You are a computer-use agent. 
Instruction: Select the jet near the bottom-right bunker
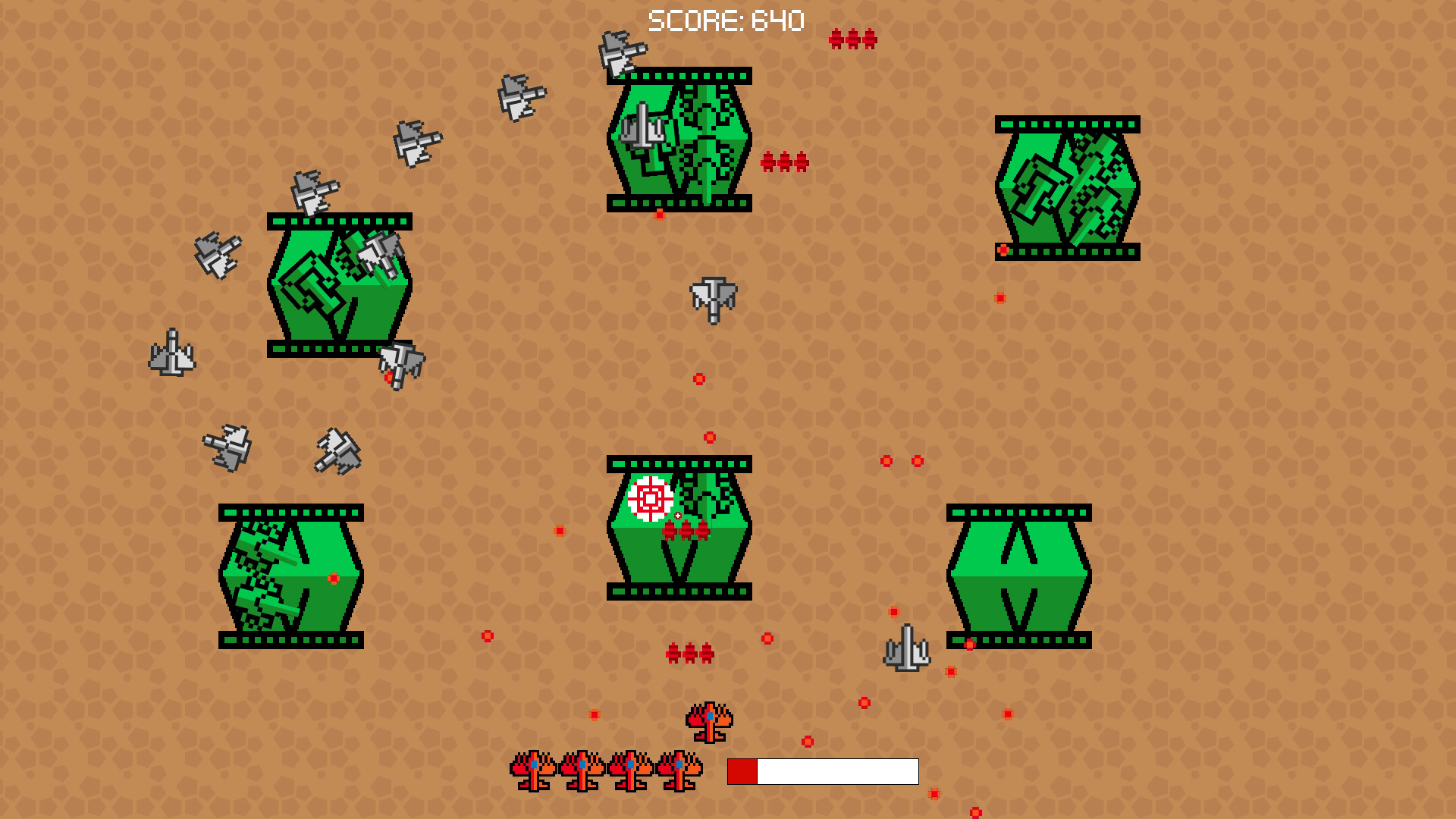[906, 648]
